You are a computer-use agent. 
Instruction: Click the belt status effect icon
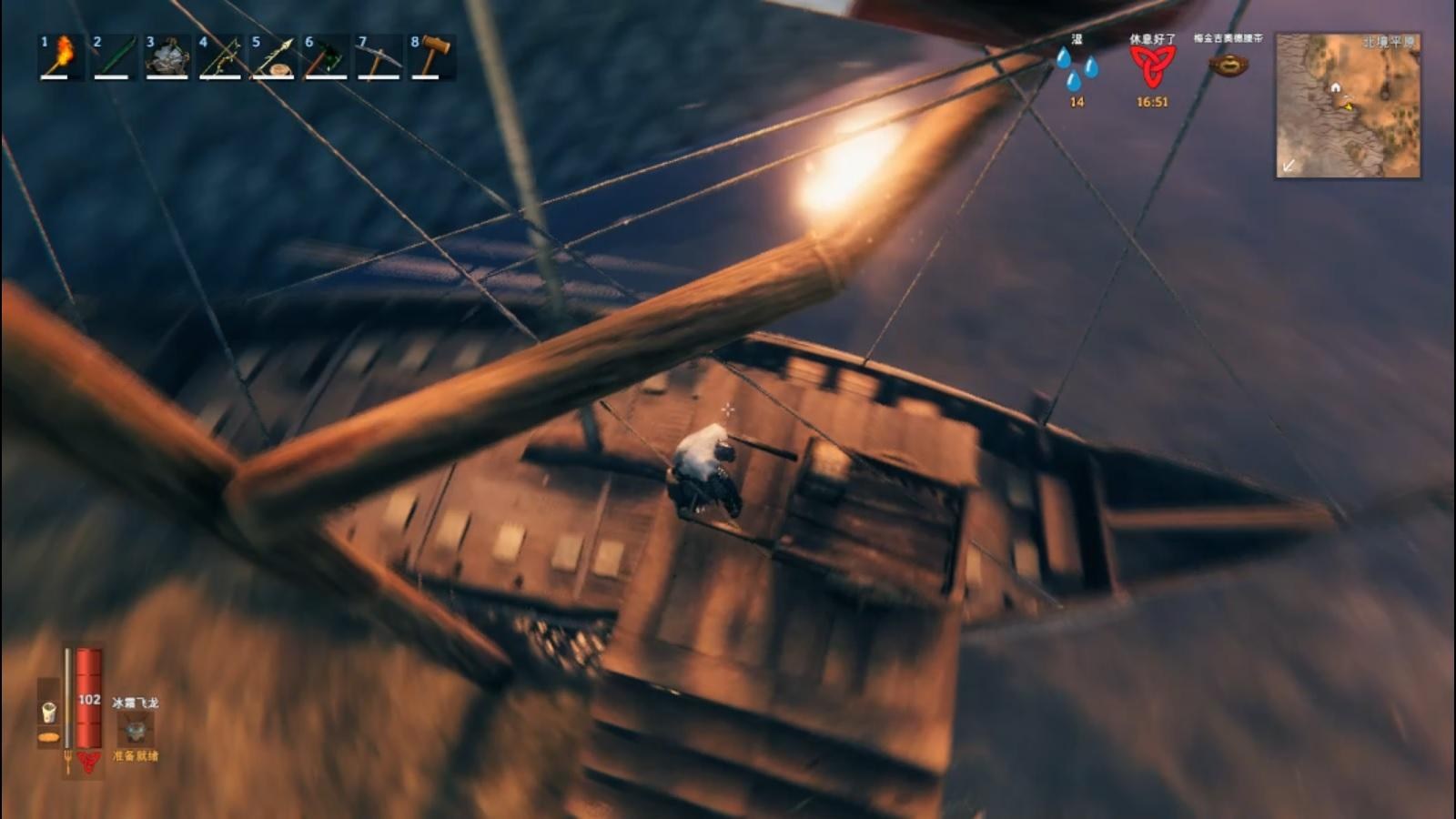coord(1228,65)
